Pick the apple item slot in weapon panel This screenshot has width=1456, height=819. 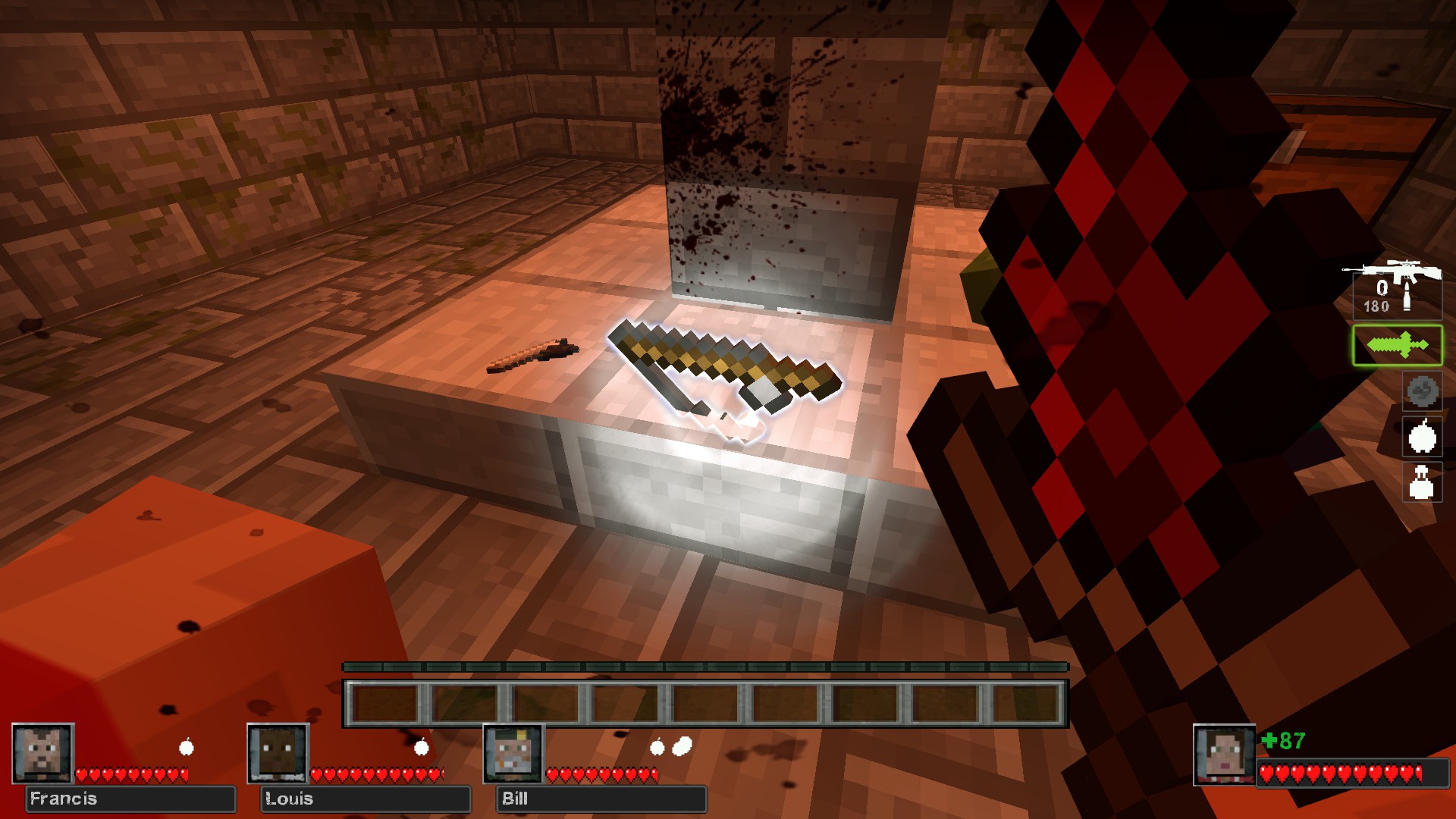pos(1422,437)
